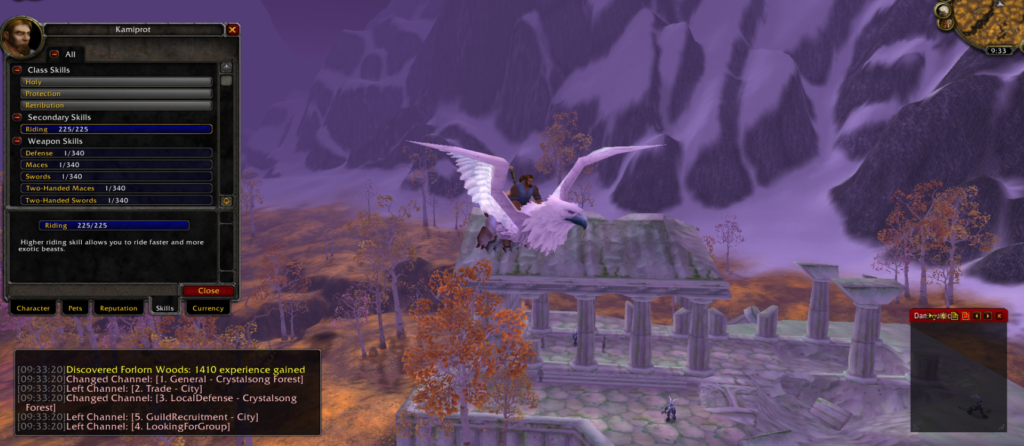This screenshot has height=446, width=1024.
Task: Select the Currency tab
Action: coord(207,308)
